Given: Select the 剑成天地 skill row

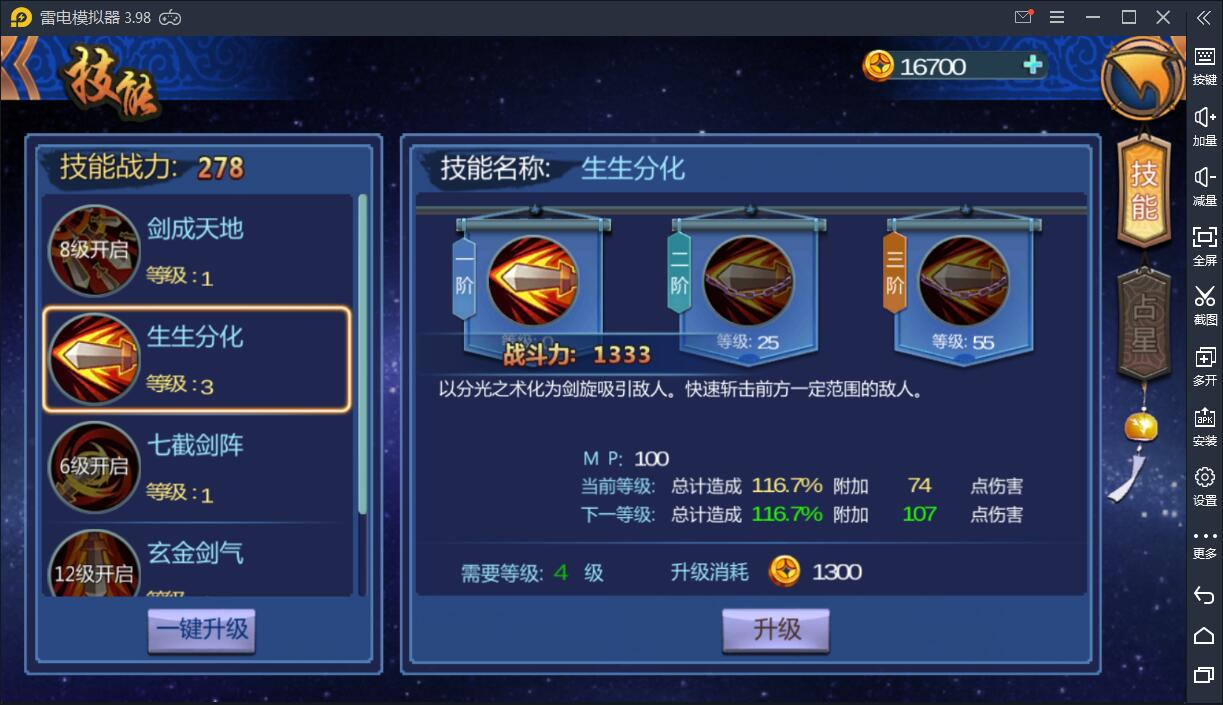Looking at the screenshot, I should [196, 250].
